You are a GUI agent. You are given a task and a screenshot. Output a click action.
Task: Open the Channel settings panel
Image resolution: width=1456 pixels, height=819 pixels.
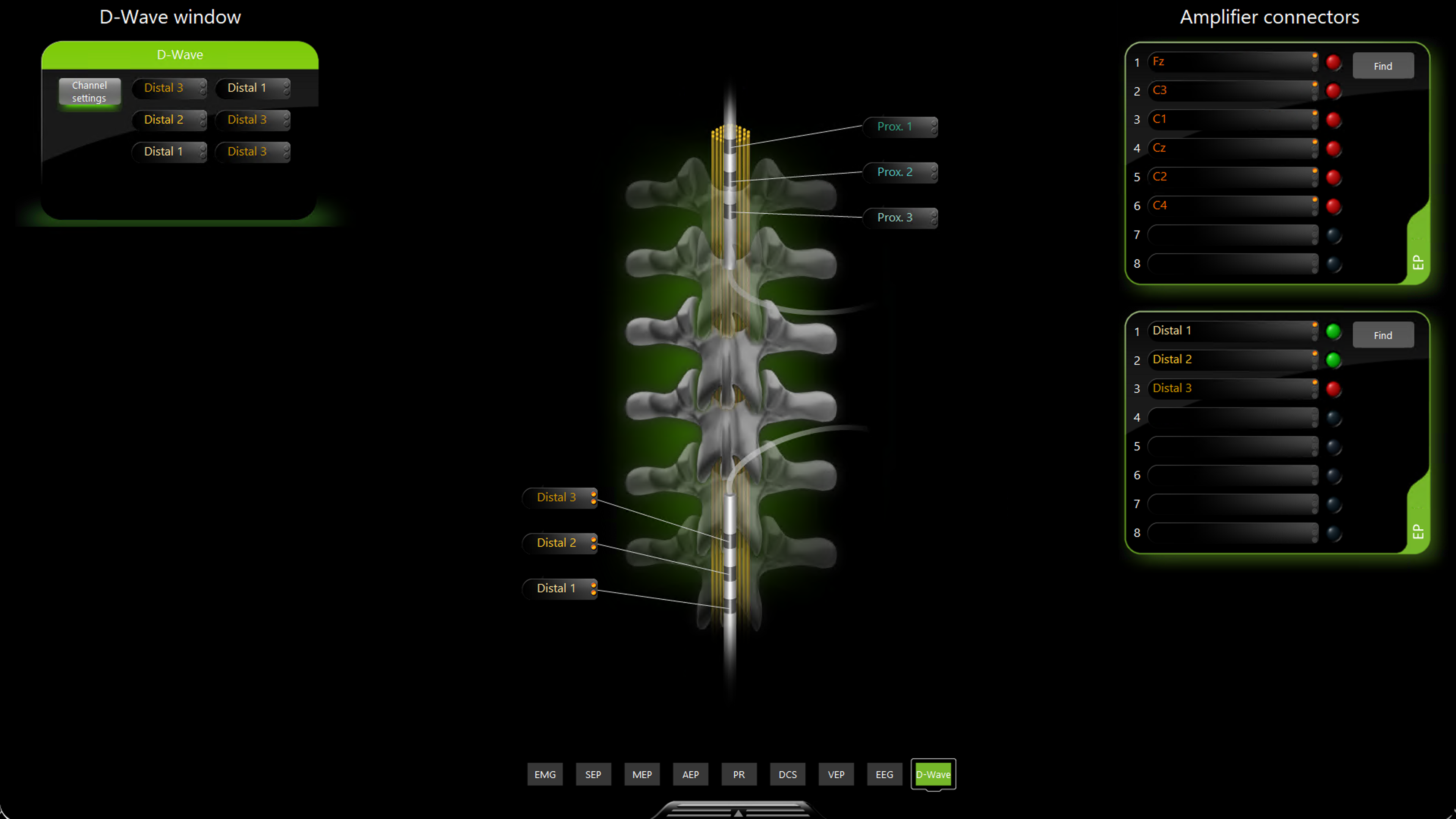click(89, 91)
